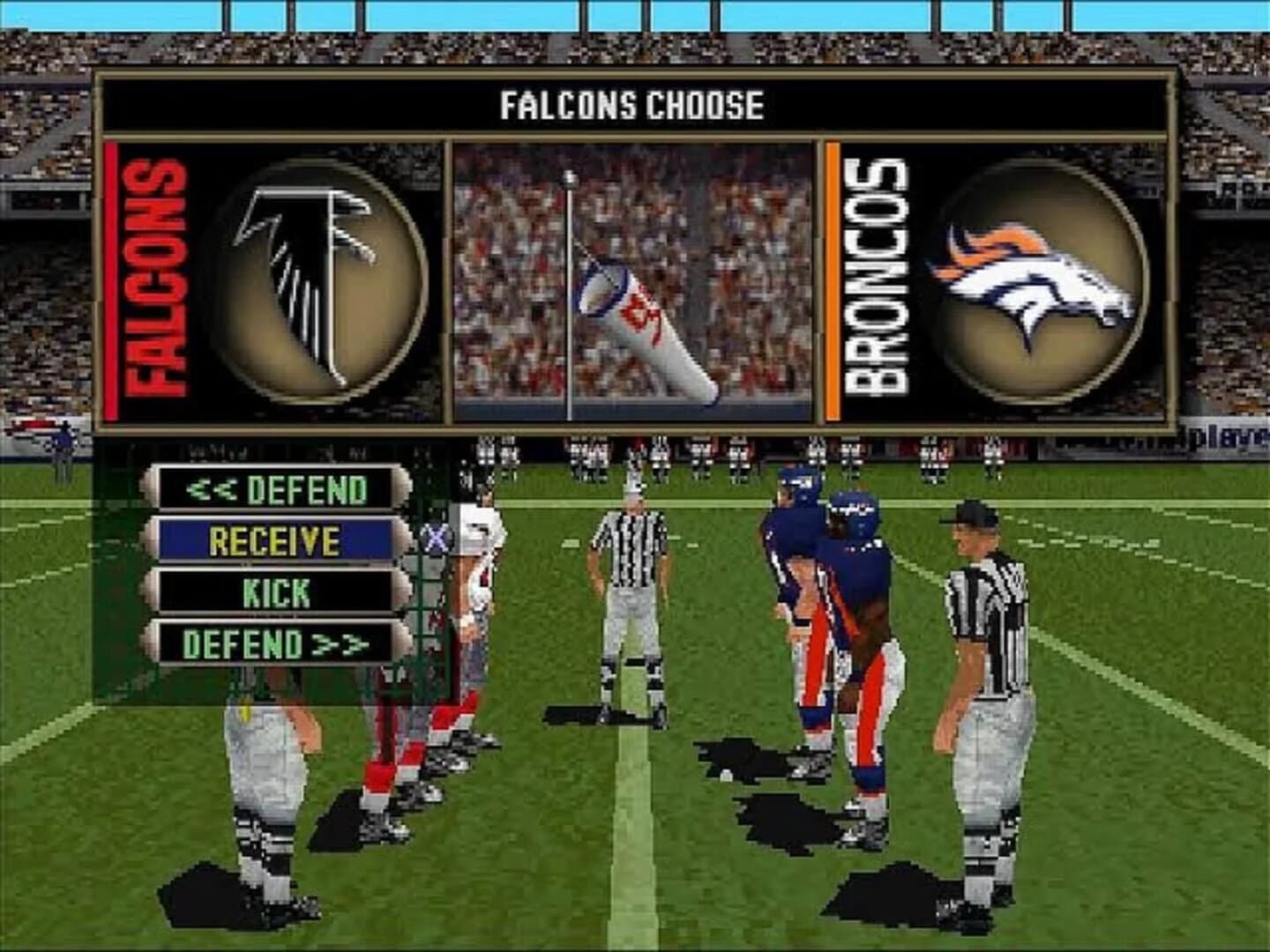Screen dimensions: 1270x952
Task: Choose << DEFEND to defend left goal
Action: pyautogui.click(x=273, y=487)
